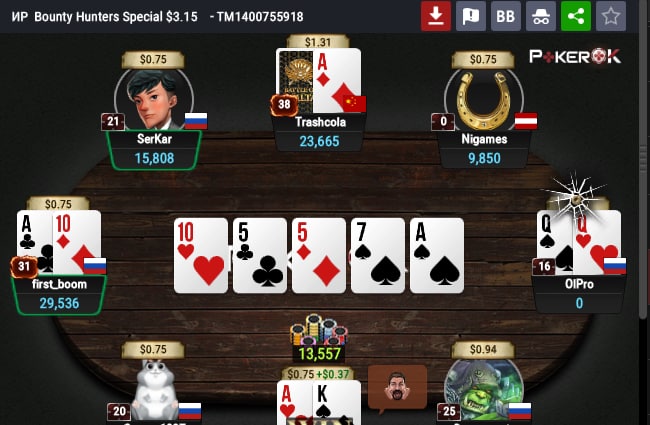650x425 pixels.
Task: View the hamster avatar player's profile
Action: [153, 392]
